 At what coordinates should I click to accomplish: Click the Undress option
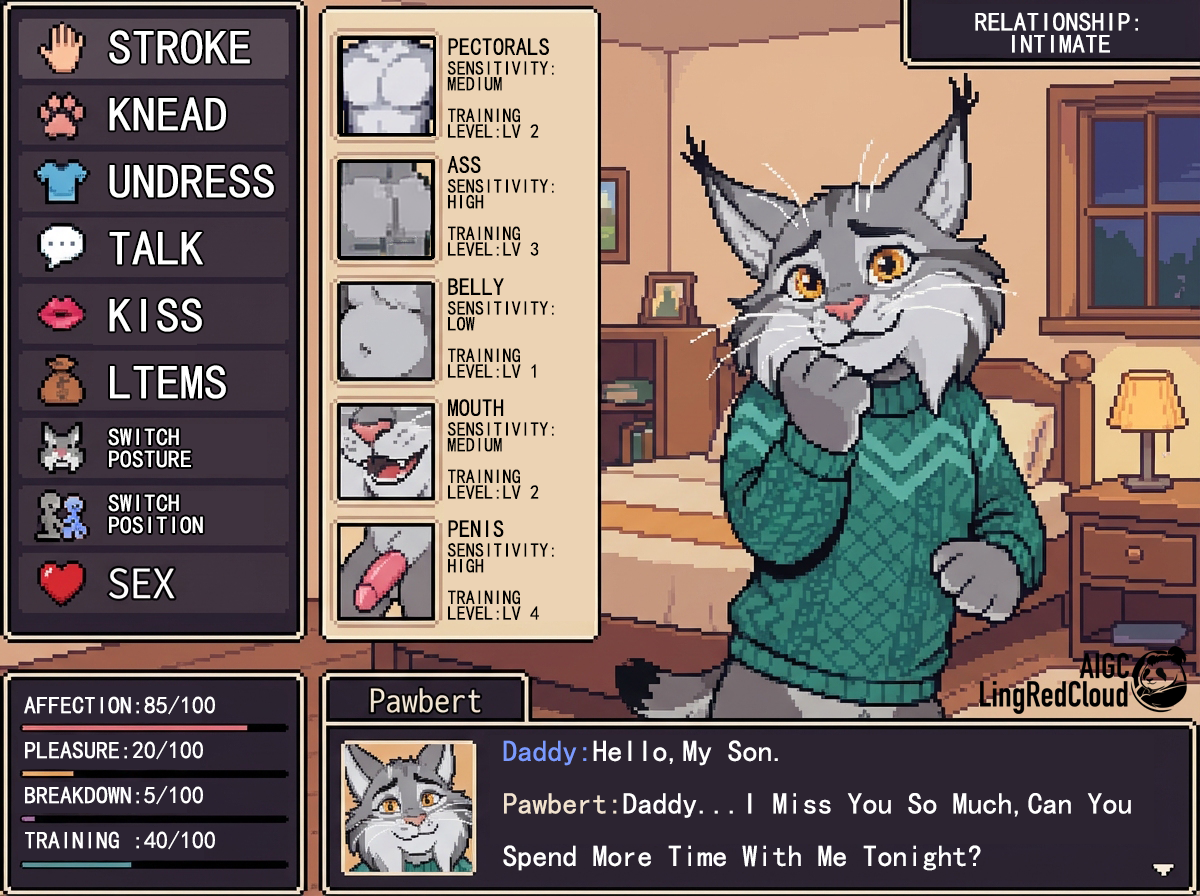pos(154,182)
